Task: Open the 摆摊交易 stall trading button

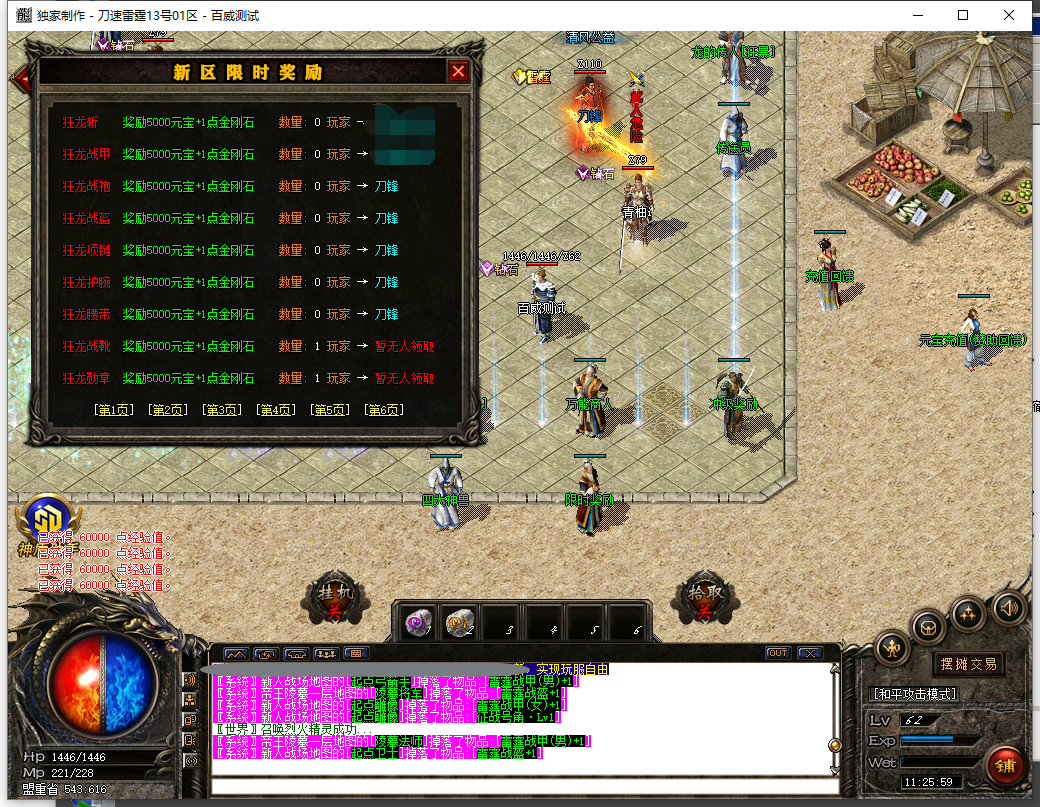Action: click(x=968, y=664)
